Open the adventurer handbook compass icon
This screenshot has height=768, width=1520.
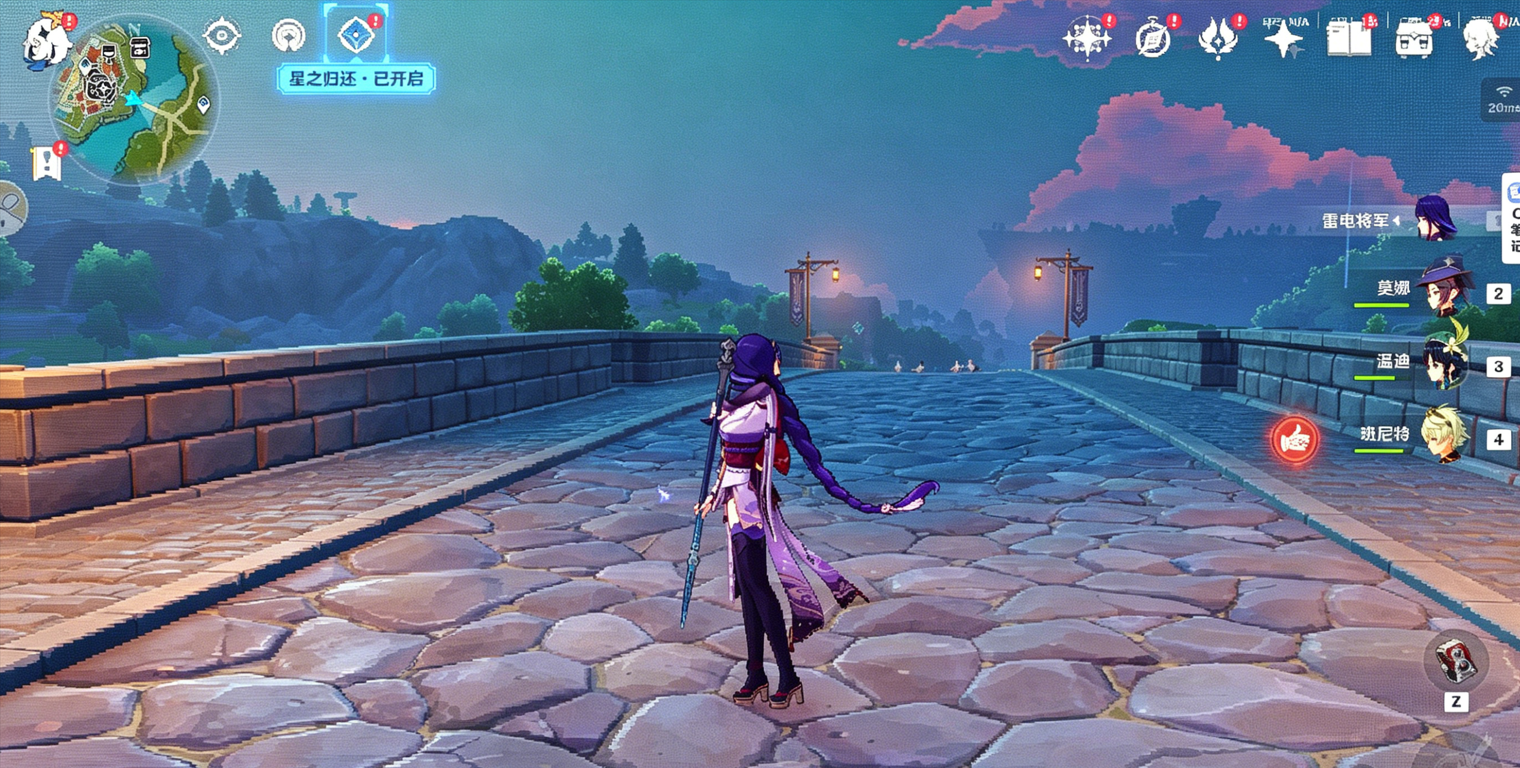tap(1152, 39)
